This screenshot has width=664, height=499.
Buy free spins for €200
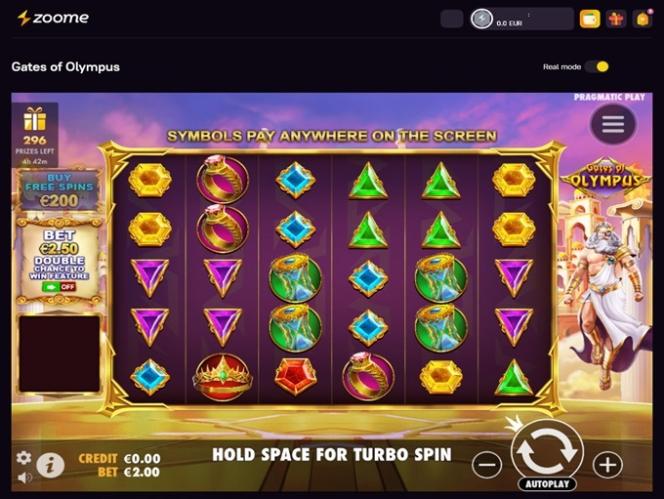pos(58,189)
